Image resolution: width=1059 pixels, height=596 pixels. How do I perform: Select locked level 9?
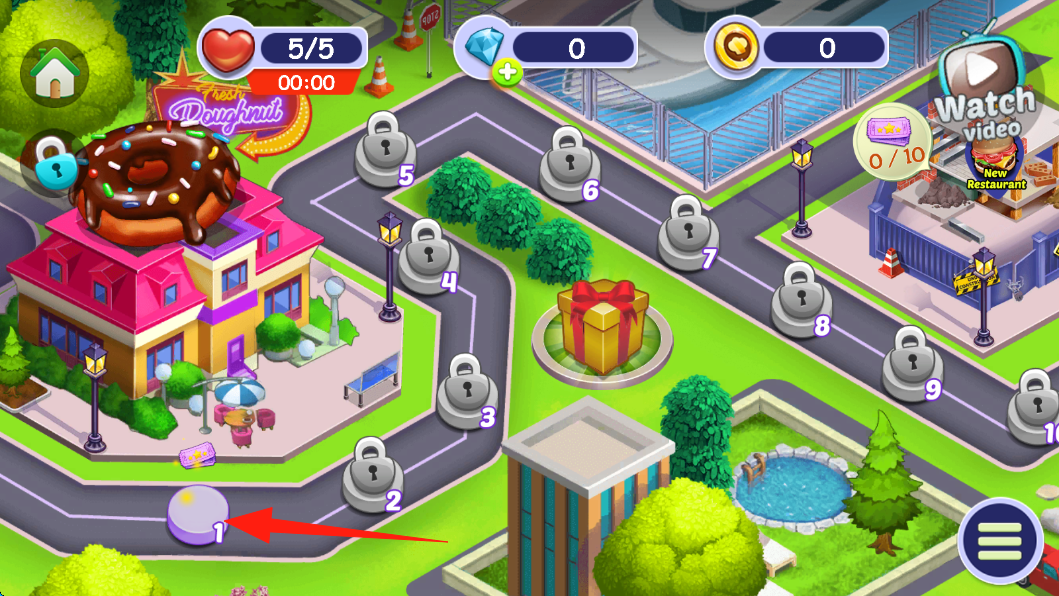pos(910,362)
